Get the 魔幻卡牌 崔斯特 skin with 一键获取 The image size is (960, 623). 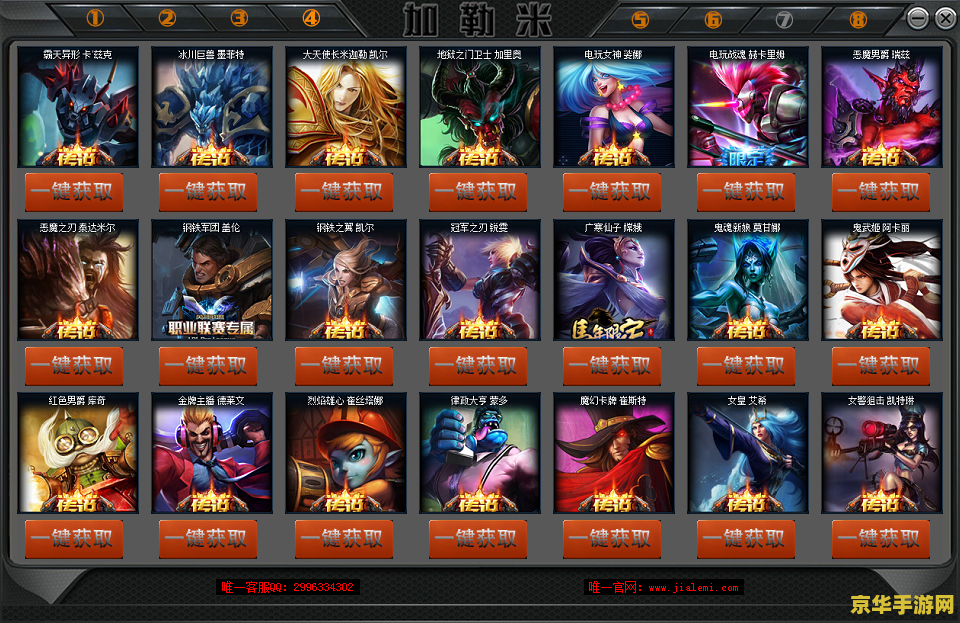click(613, 539)
